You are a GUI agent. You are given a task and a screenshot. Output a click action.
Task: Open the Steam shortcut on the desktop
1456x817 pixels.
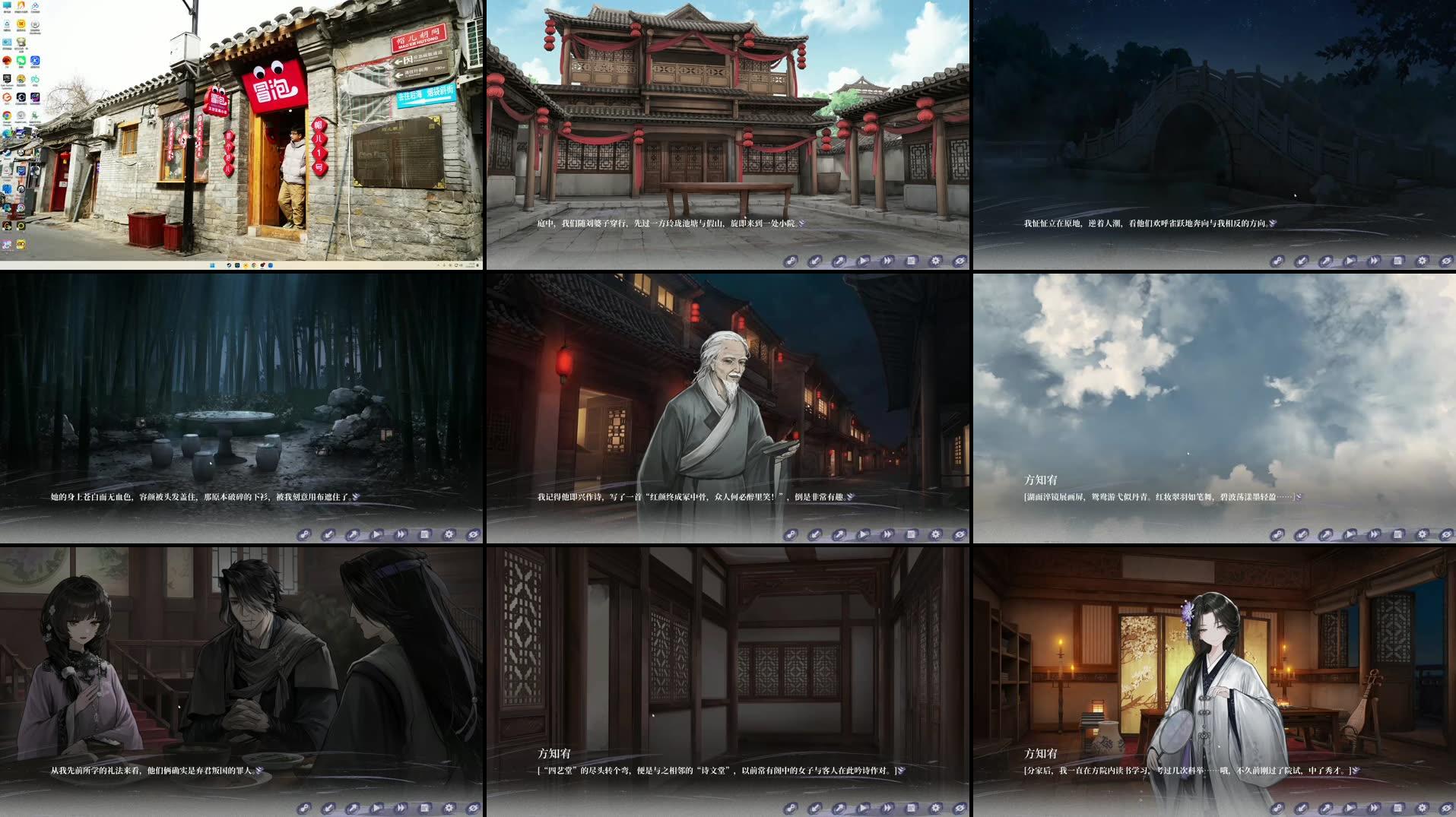tap(8, 153)
